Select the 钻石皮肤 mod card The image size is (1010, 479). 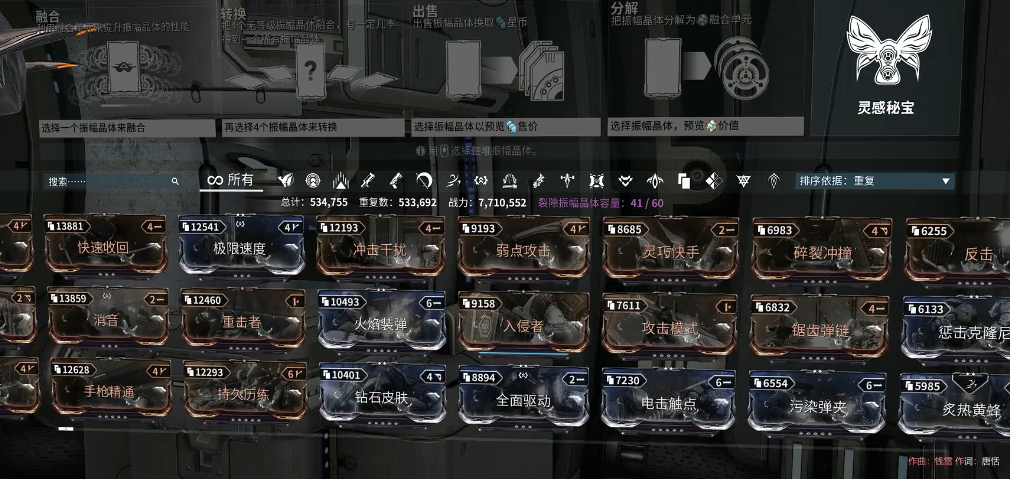(x=380, y=398)
